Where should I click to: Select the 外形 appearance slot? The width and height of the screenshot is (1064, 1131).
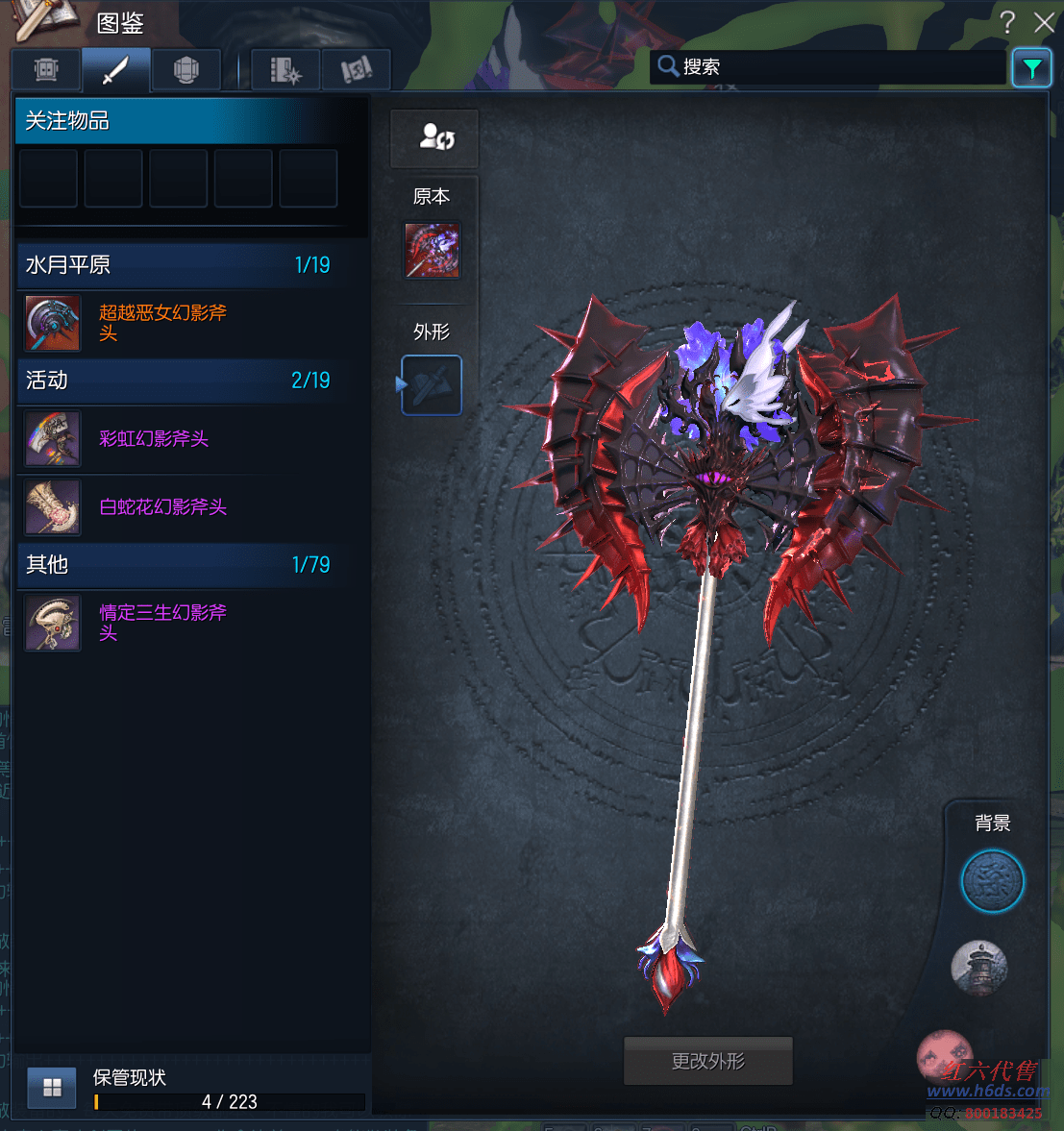(432, 385)
